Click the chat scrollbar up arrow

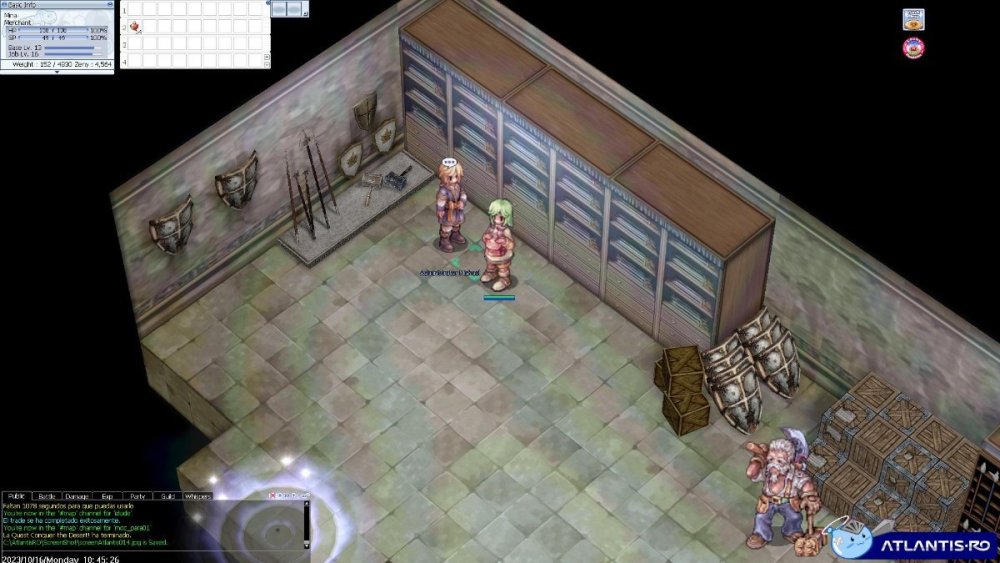(306, 504)
